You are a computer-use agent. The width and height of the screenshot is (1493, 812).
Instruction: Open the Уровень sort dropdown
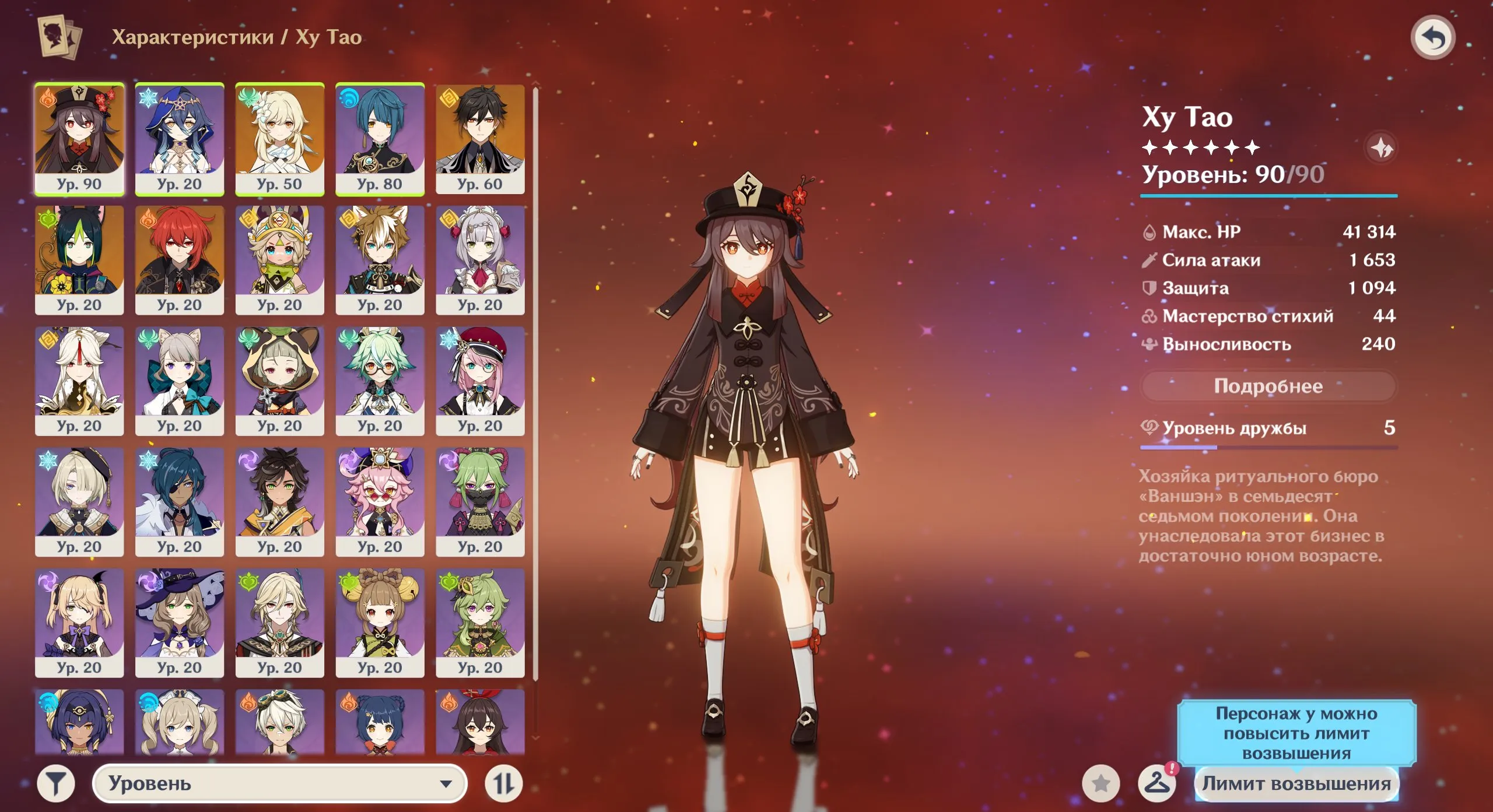pos(280,783)
